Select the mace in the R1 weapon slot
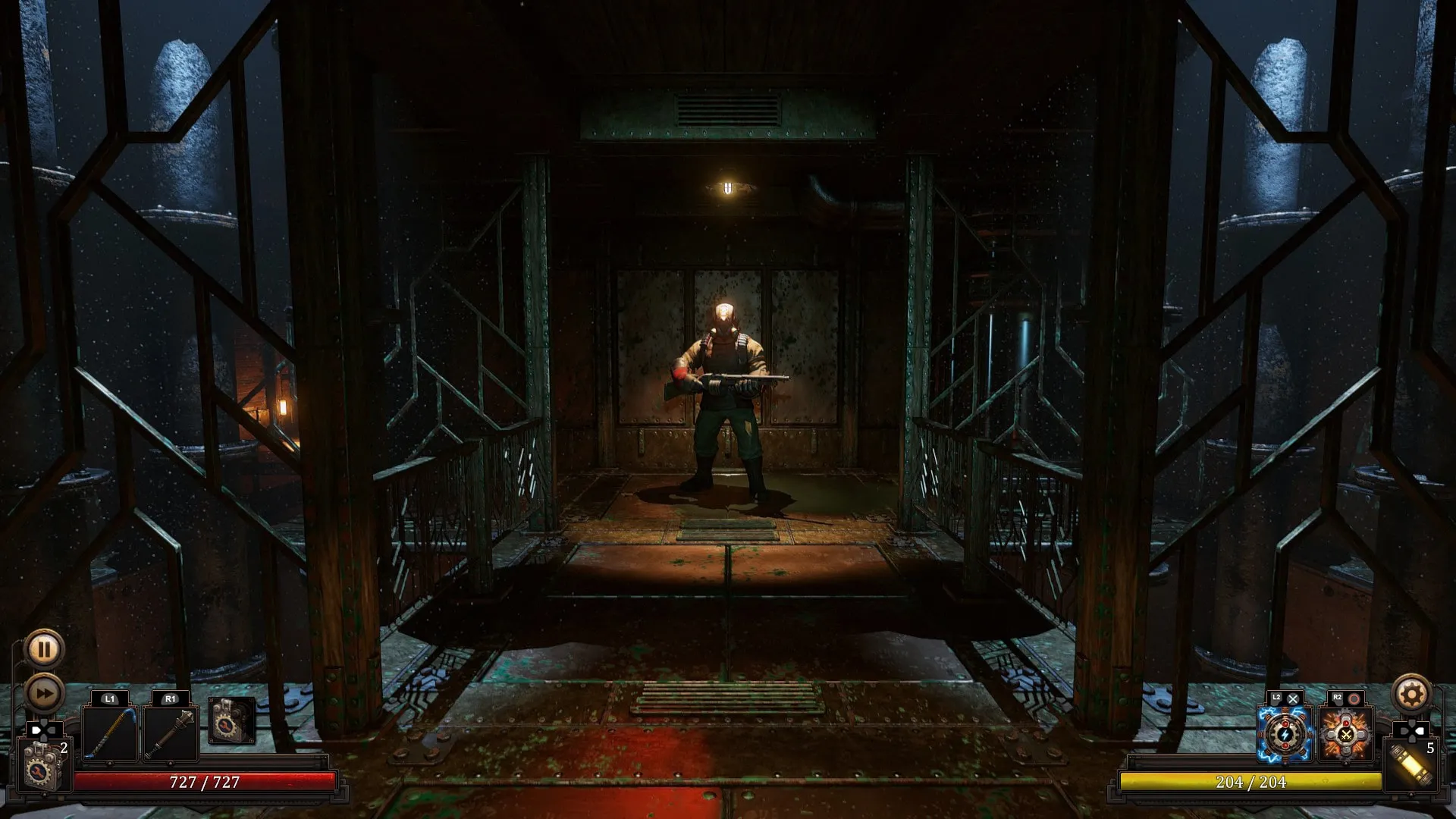The width and height of the screenshot is (1456, 819). 170,733
